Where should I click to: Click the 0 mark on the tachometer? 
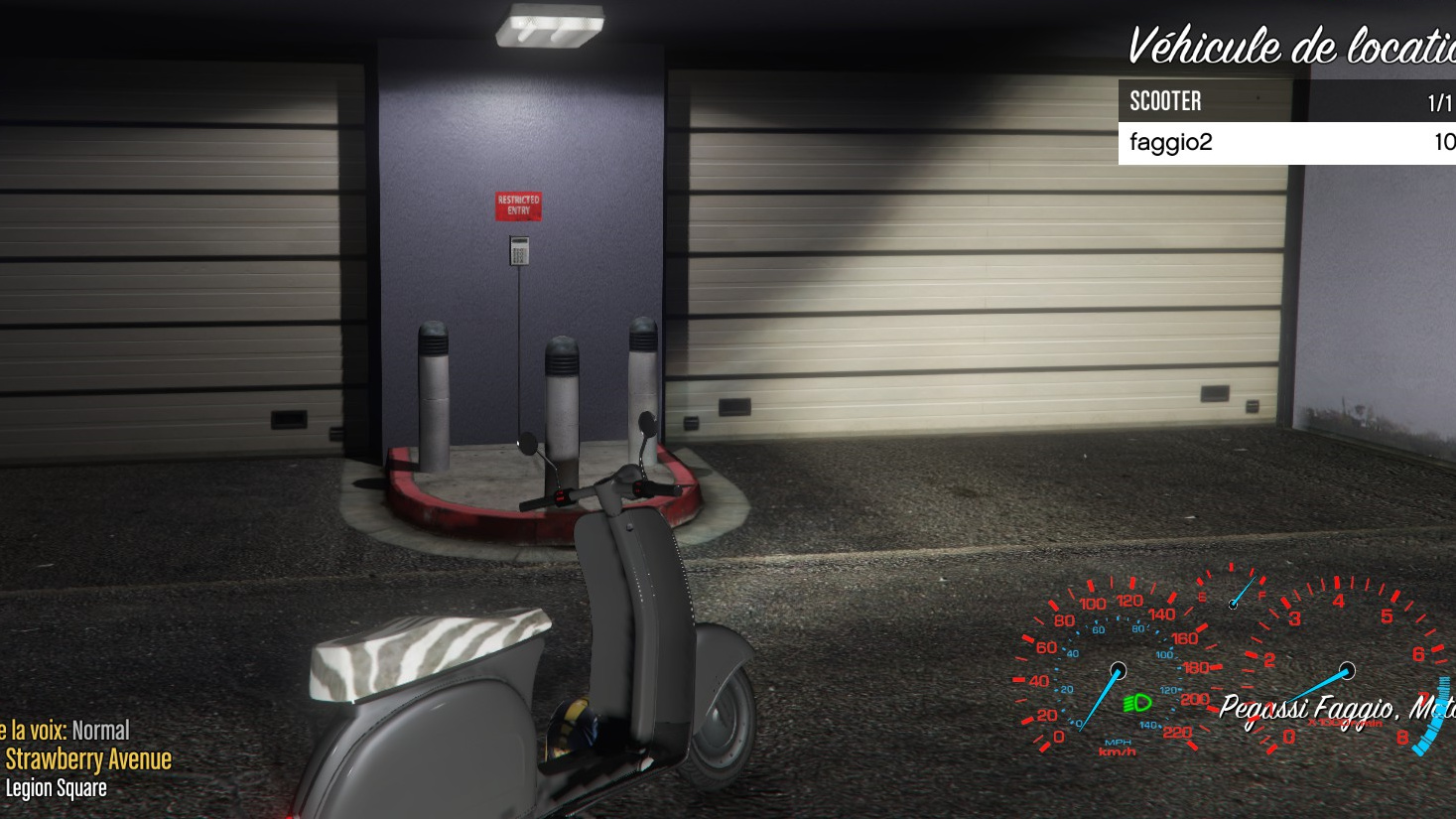coord(1287,735)
